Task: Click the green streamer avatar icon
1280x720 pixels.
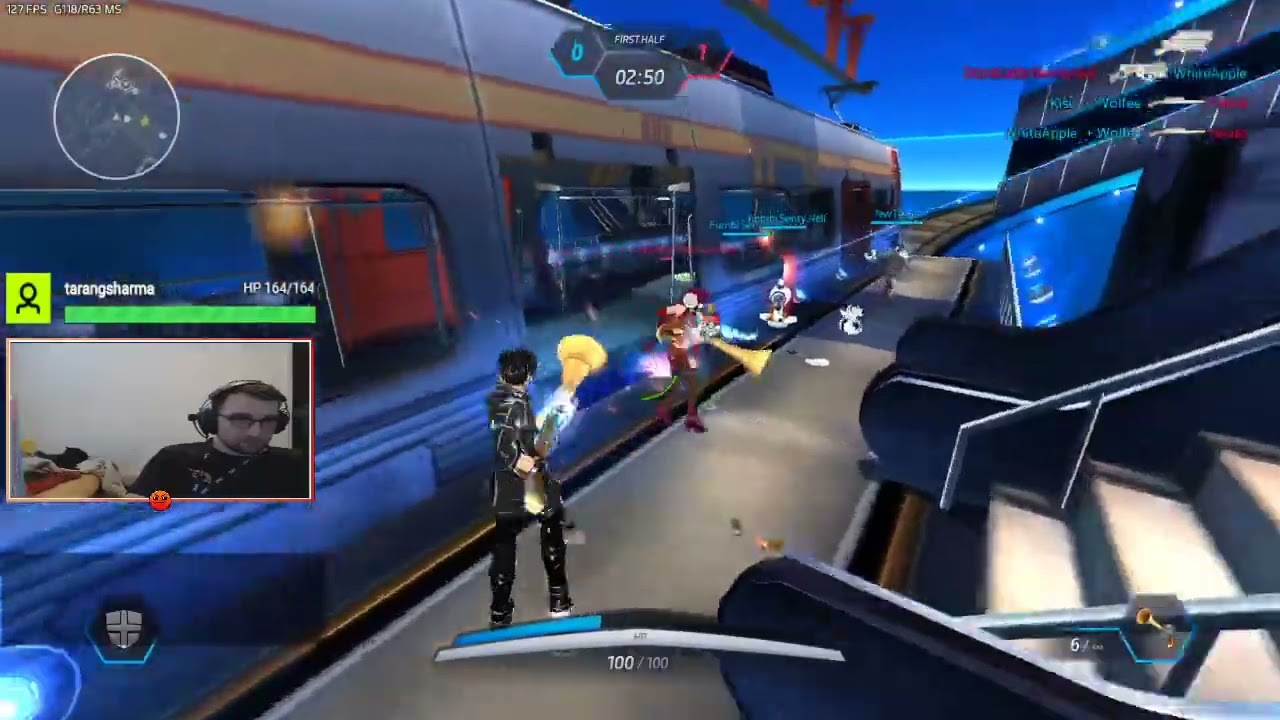Action: (28, 299)
